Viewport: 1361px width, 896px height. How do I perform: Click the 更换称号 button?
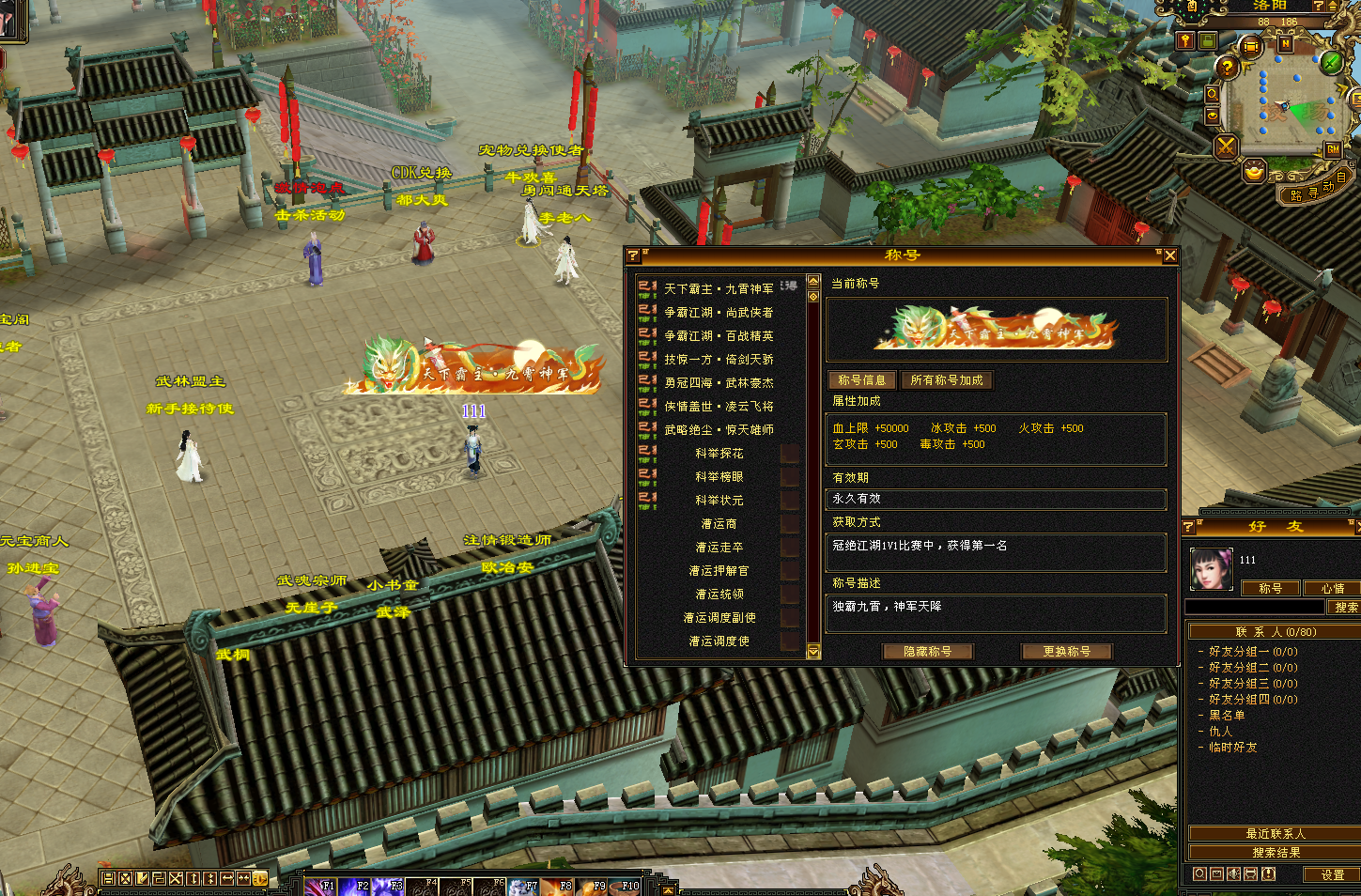coord(1066,652)
